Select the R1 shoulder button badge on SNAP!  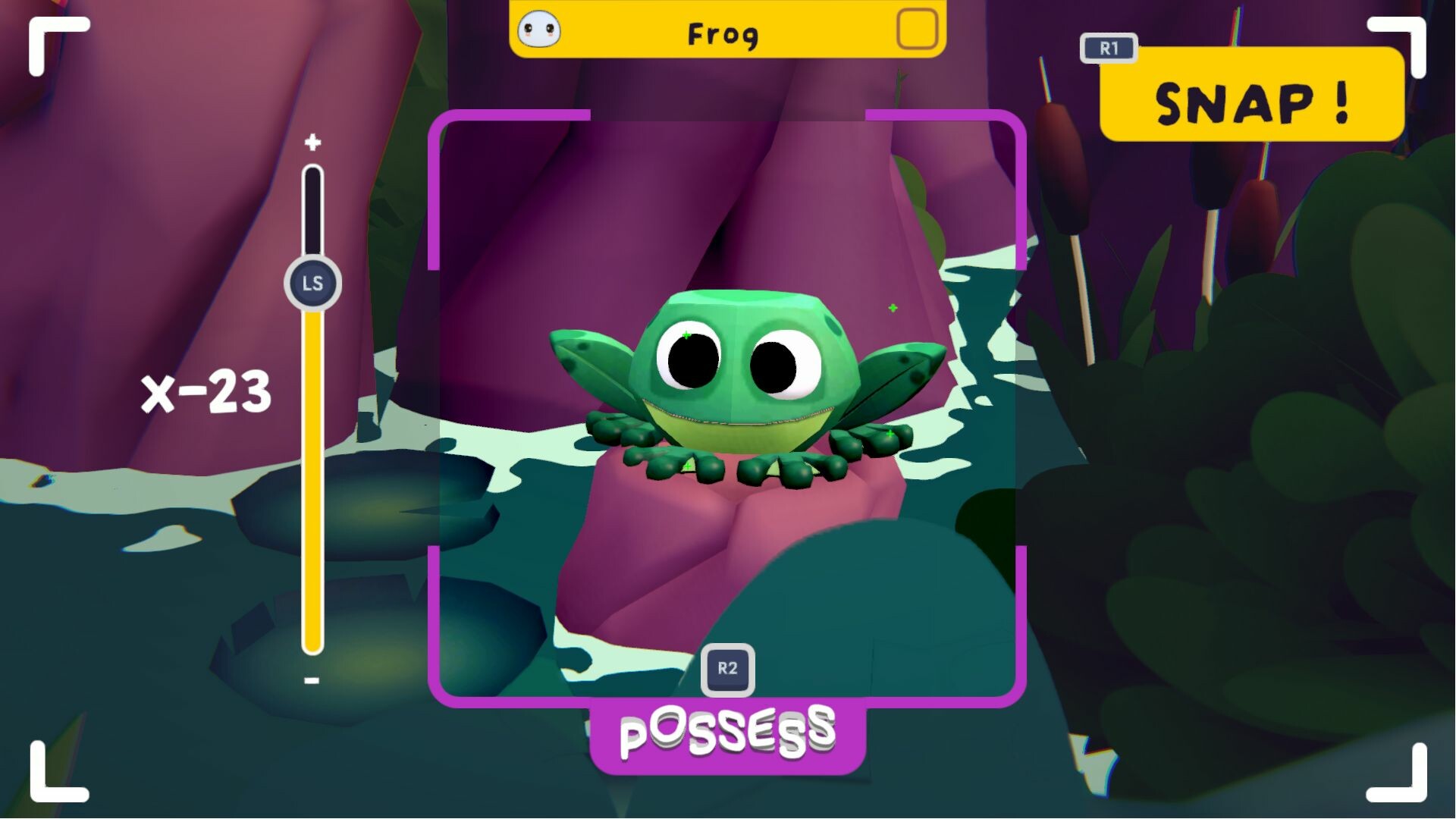click(x=1109, y=49)
